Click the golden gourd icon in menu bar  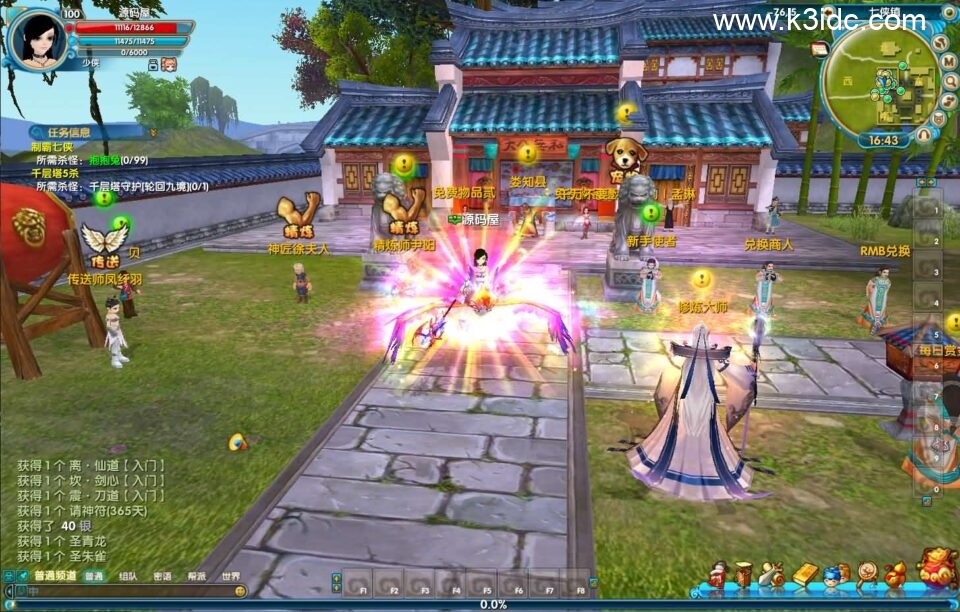coord(895,575)
